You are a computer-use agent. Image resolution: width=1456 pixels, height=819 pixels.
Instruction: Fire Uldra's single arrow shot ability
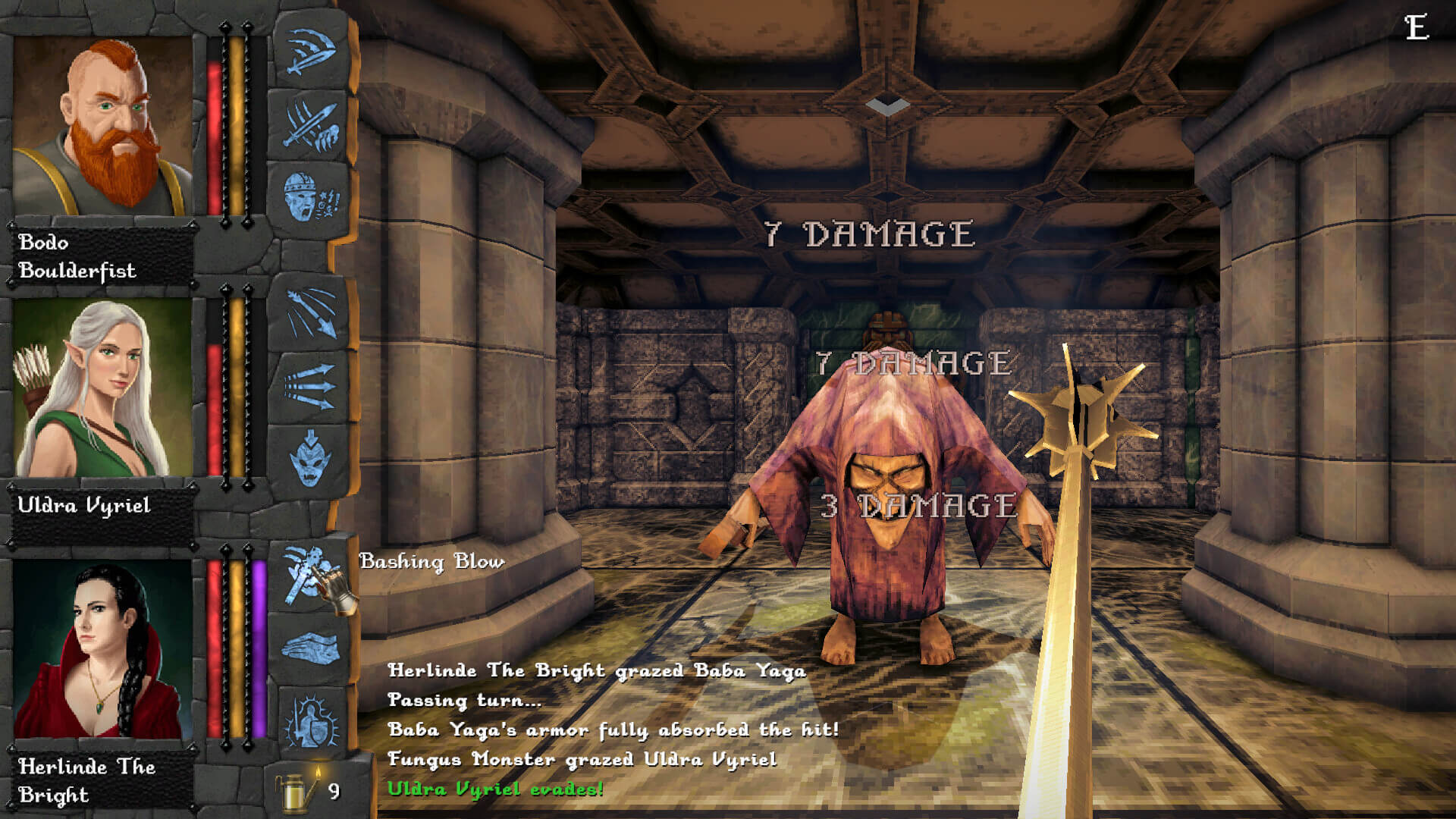point(311,312)
